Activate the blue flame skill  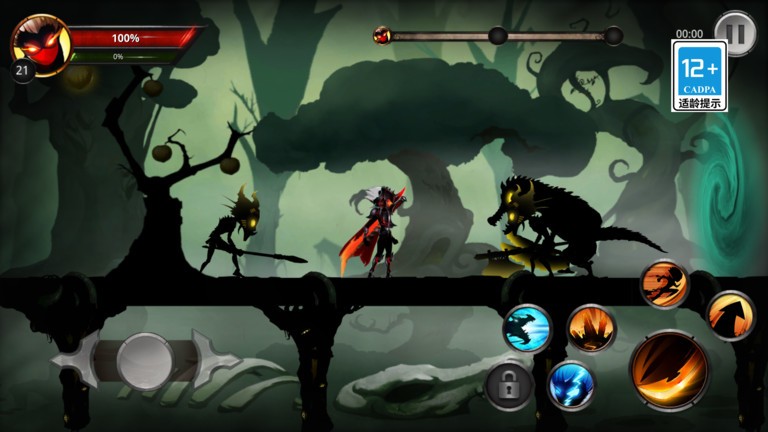(571, 384)
